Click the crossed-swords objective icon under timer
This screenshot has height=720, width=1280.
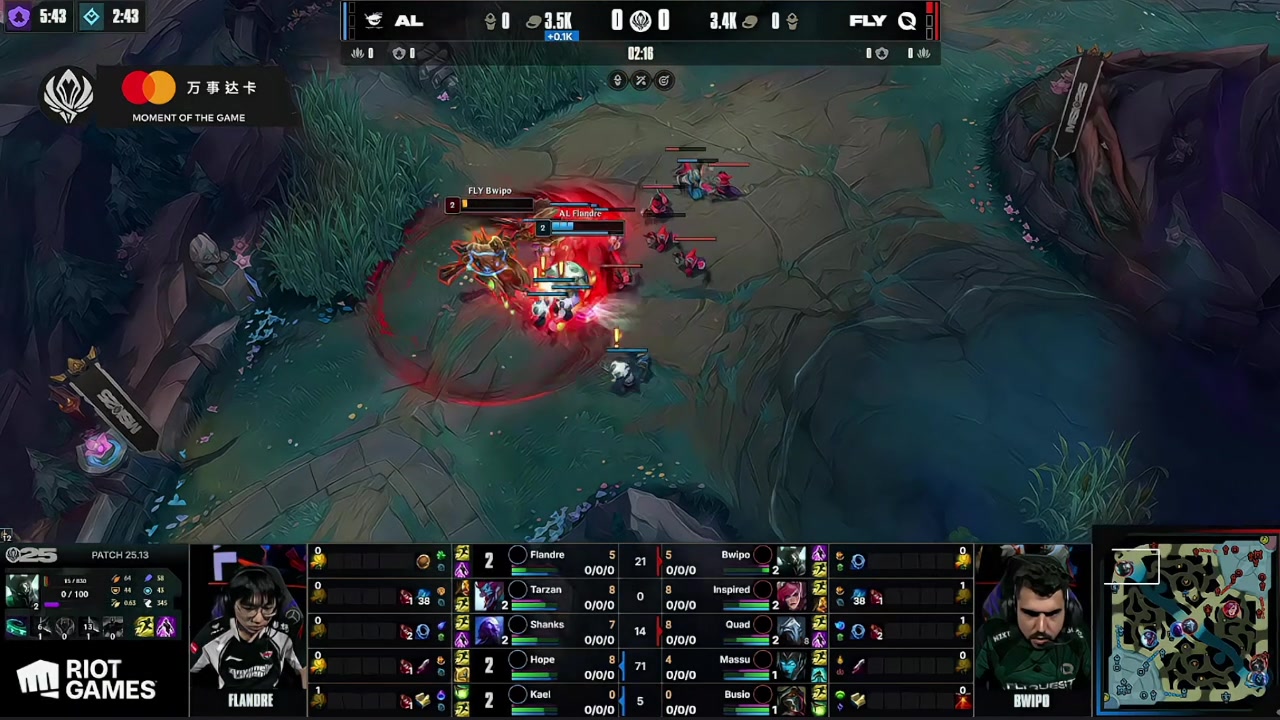641,81
